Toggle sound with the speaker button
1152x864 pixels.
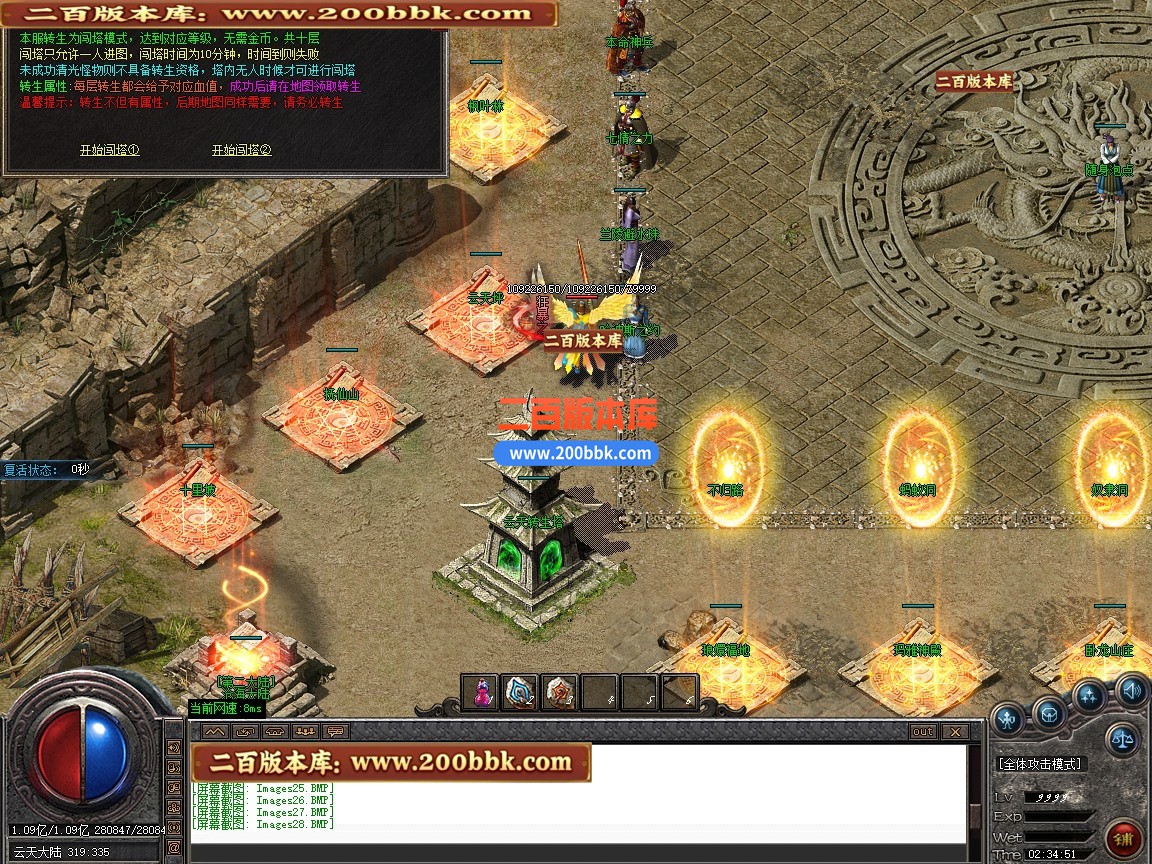click(x=1131, y=688)
